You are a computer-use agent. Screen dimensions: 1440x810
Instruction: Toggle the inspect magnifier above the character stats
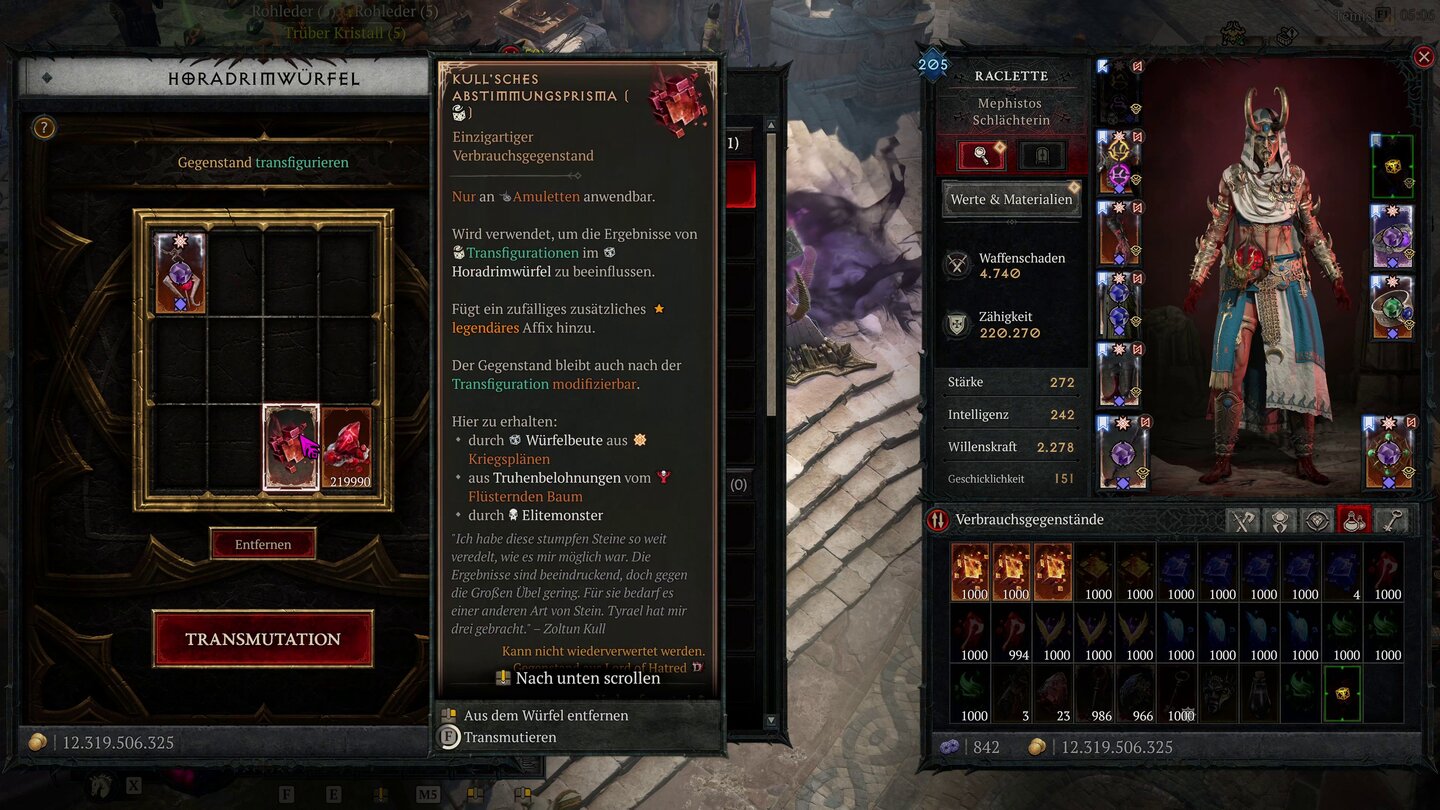(x=981, y=155)
